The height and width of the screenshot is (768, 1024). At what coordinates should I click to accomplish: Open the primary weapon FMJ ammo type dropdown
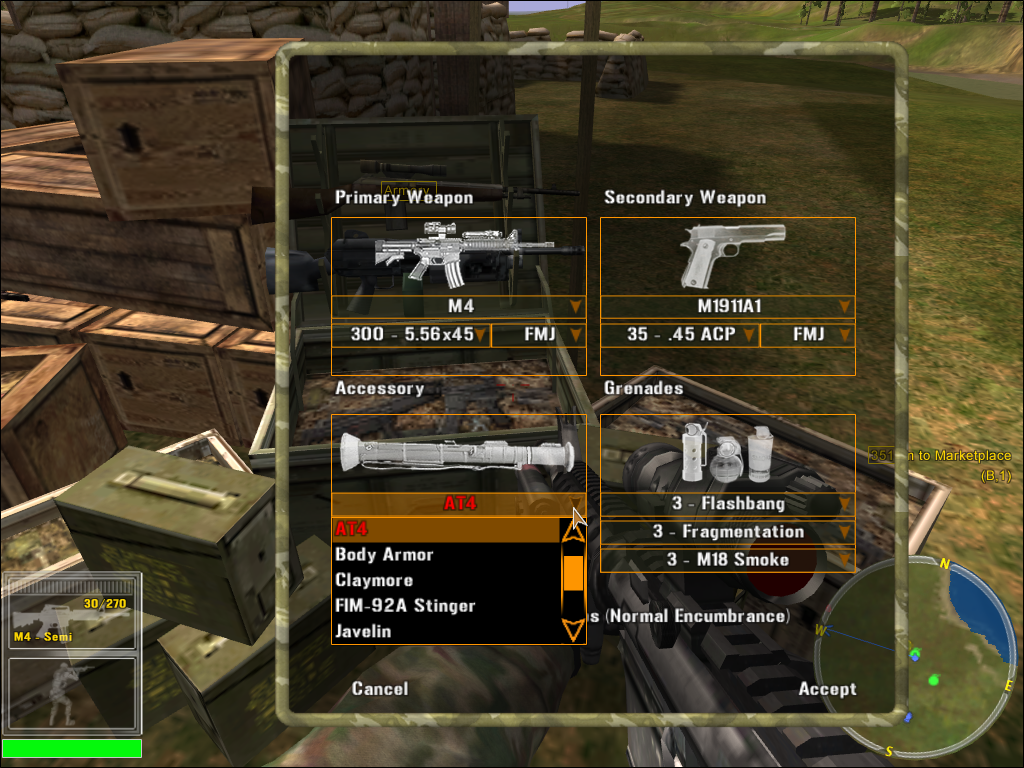coord(539,334)
